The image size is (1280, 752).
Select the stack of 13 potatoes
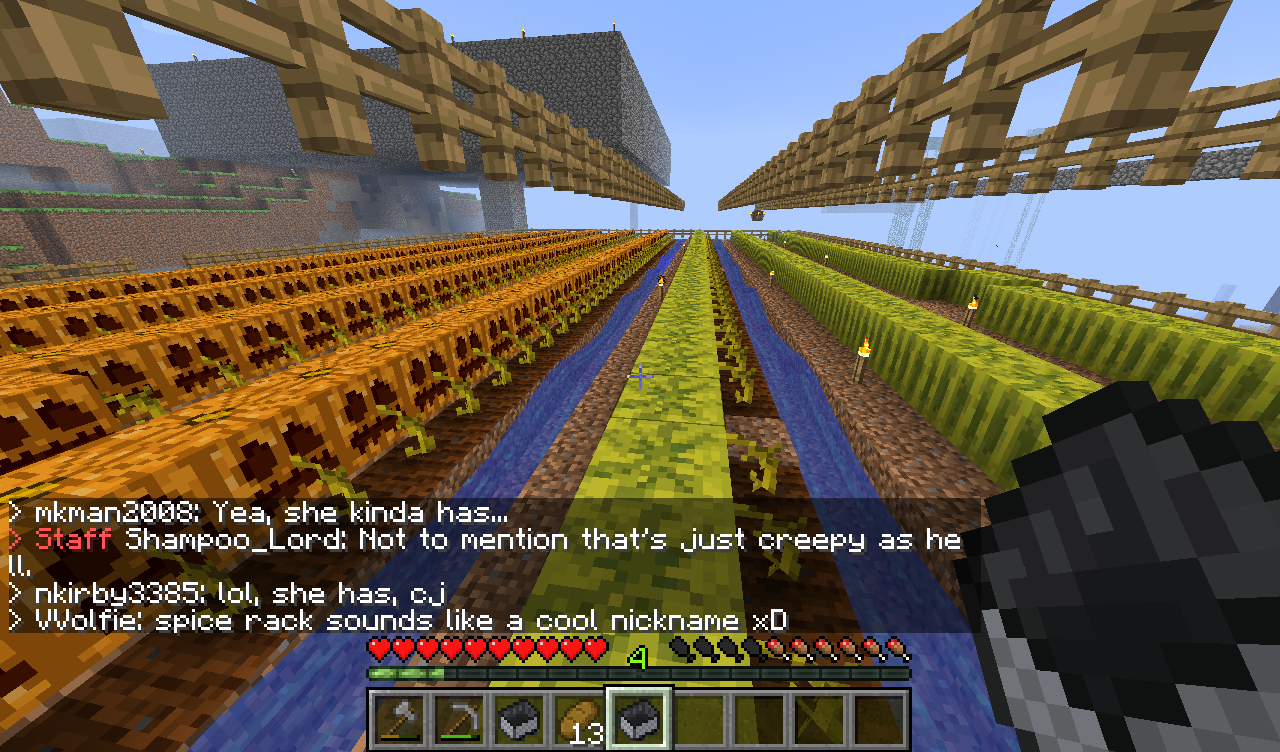578,720
